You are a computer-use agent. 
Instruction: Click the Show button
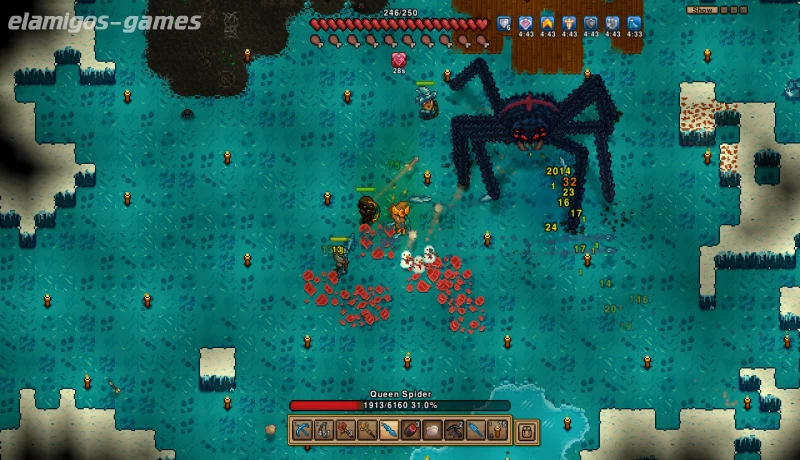point(703,10)
